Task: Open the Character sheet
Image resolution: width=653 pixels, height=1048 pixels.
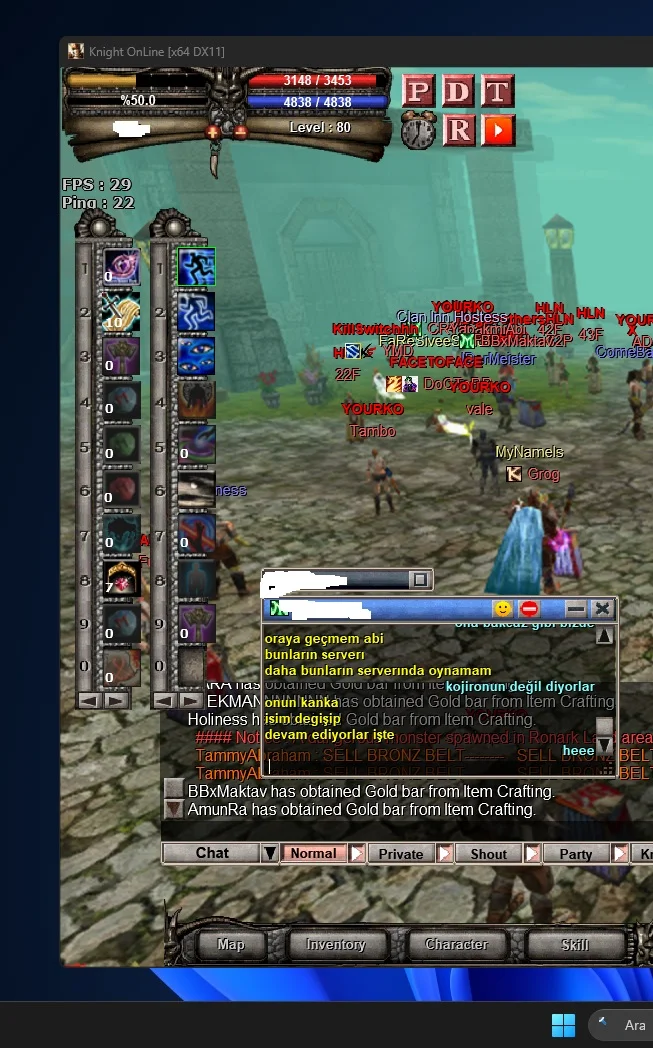Action: click(x=456, y=944)
